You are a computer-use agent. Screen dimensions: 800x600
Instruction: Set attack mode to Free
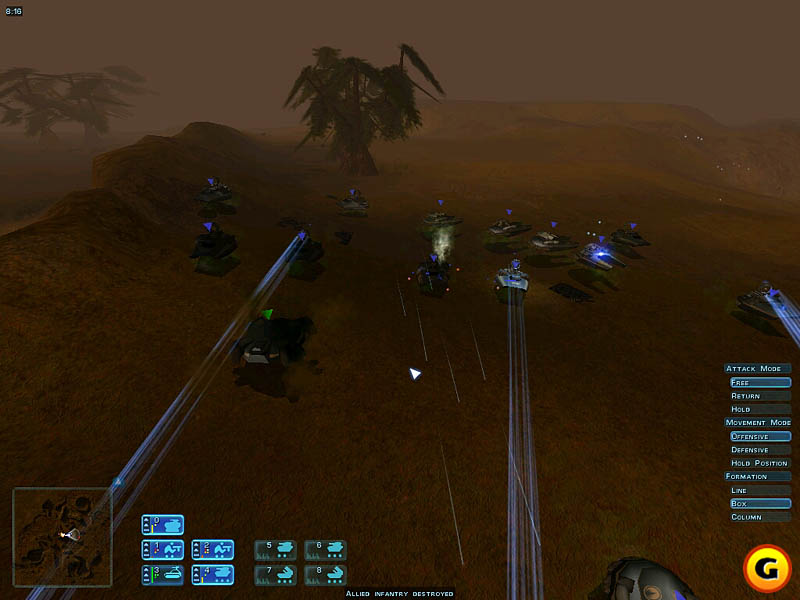[759, 382]
